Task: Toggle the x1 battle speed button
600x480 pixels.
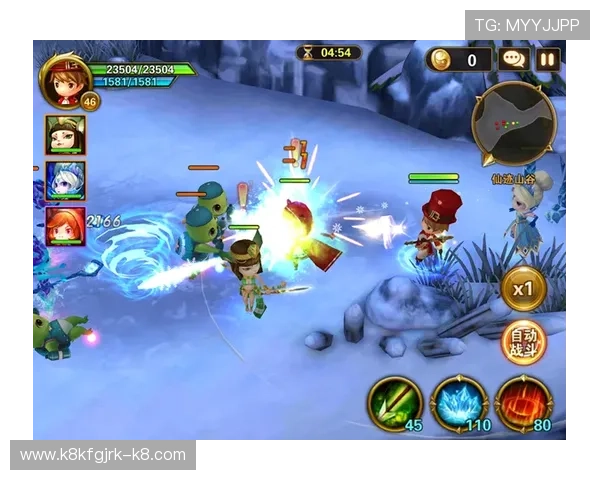Action: click(522, 289)
